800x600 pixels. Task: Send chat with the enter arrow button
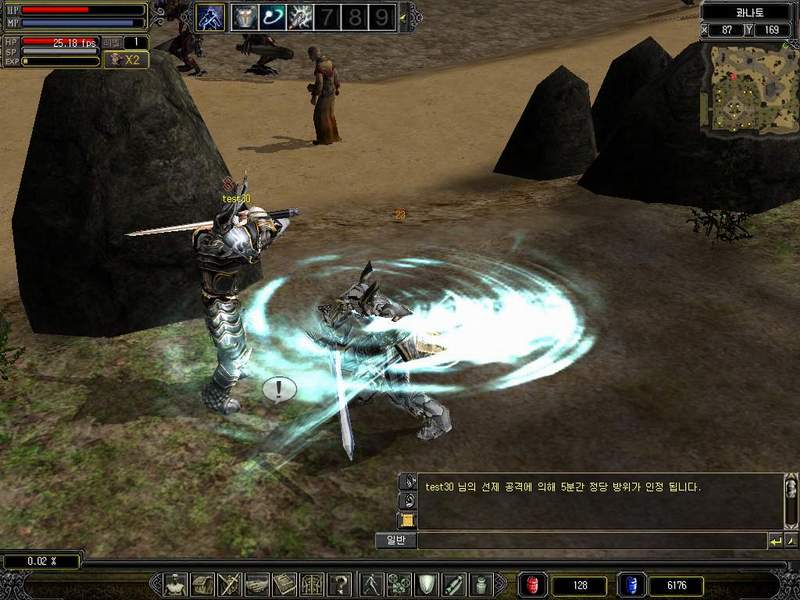pyautogui.click(x=775, y=541)
